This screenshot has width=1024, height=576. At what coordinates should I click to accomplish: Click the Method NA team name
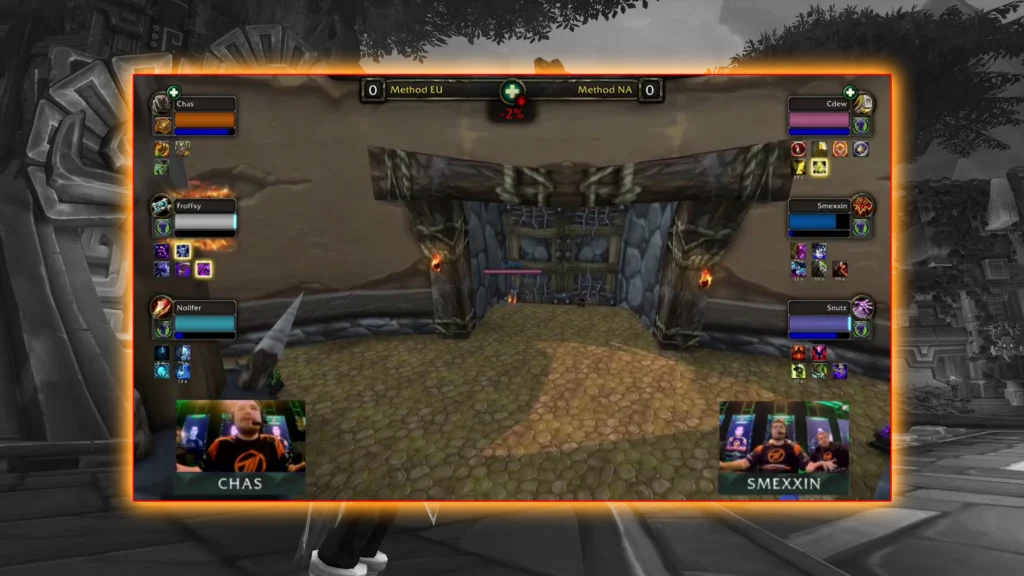tap(605, 90)
